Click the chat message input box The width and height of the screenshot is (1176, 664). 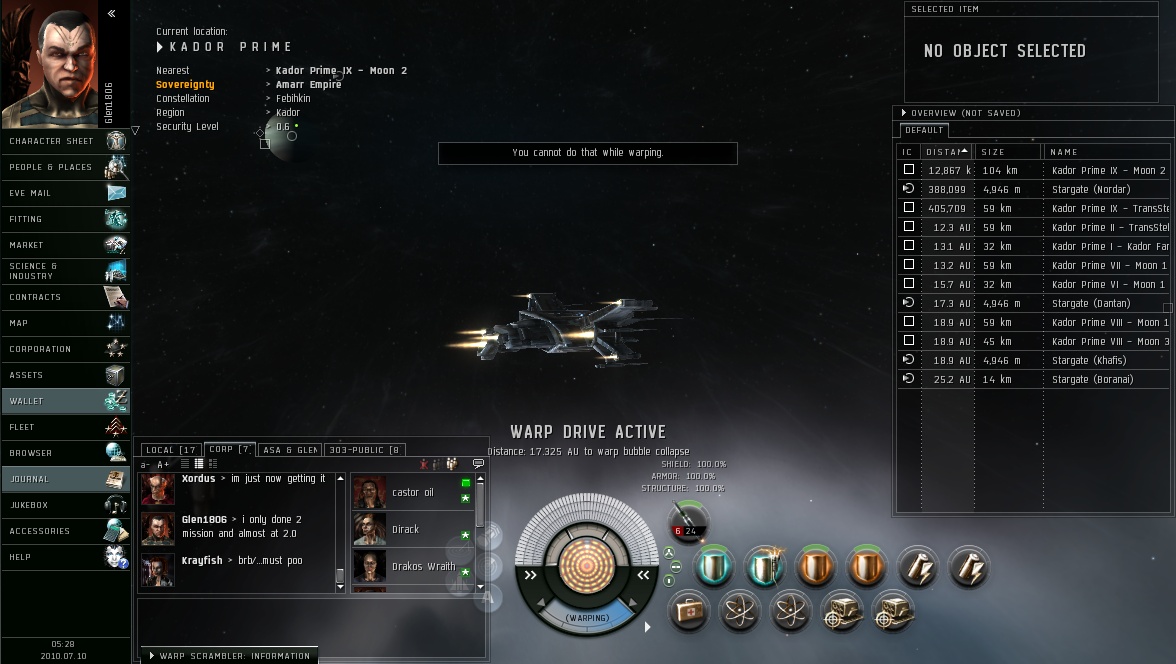click(310, 619)
